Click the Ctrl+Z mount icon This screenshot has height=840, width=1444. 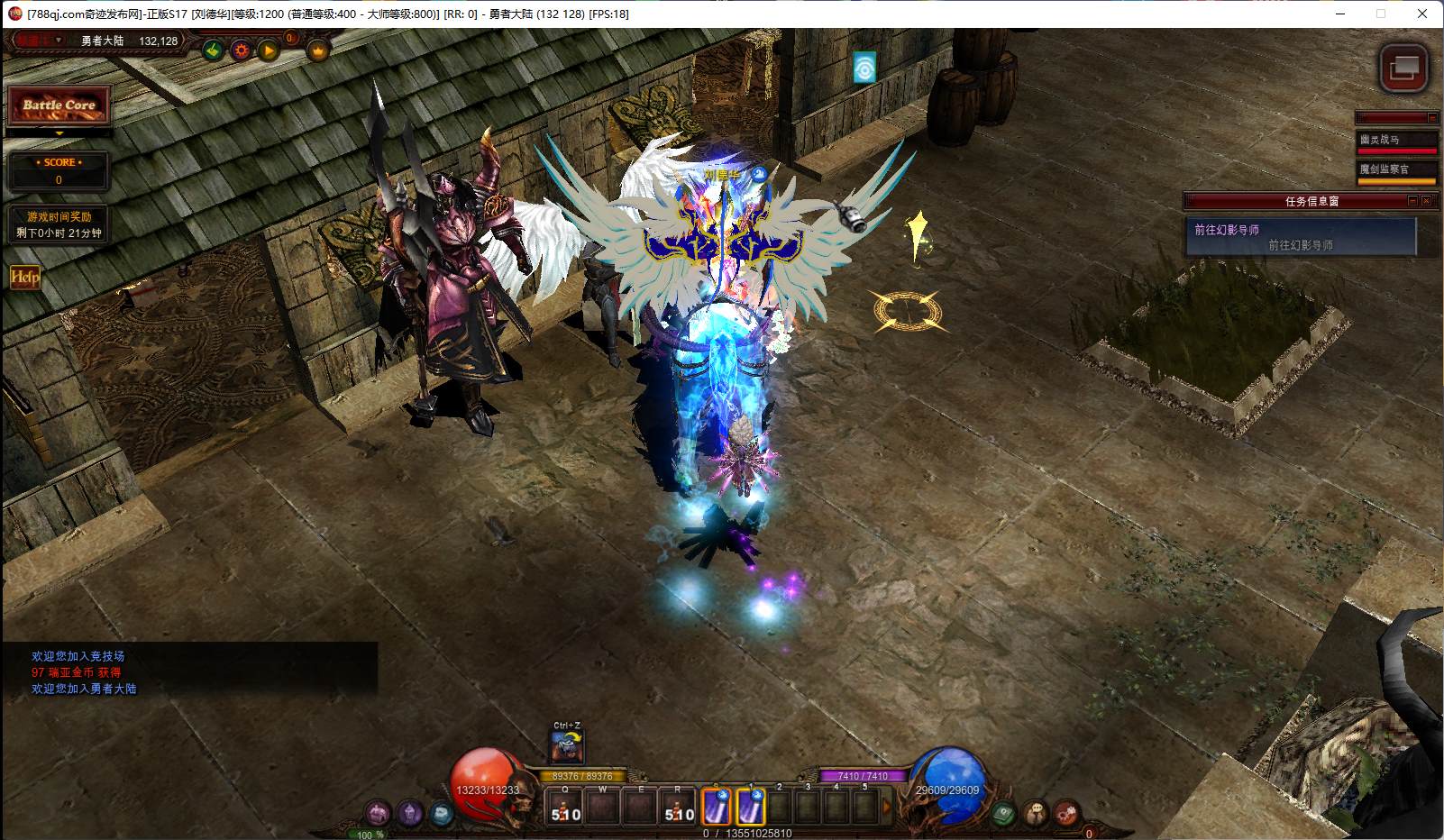pos(567,747)
